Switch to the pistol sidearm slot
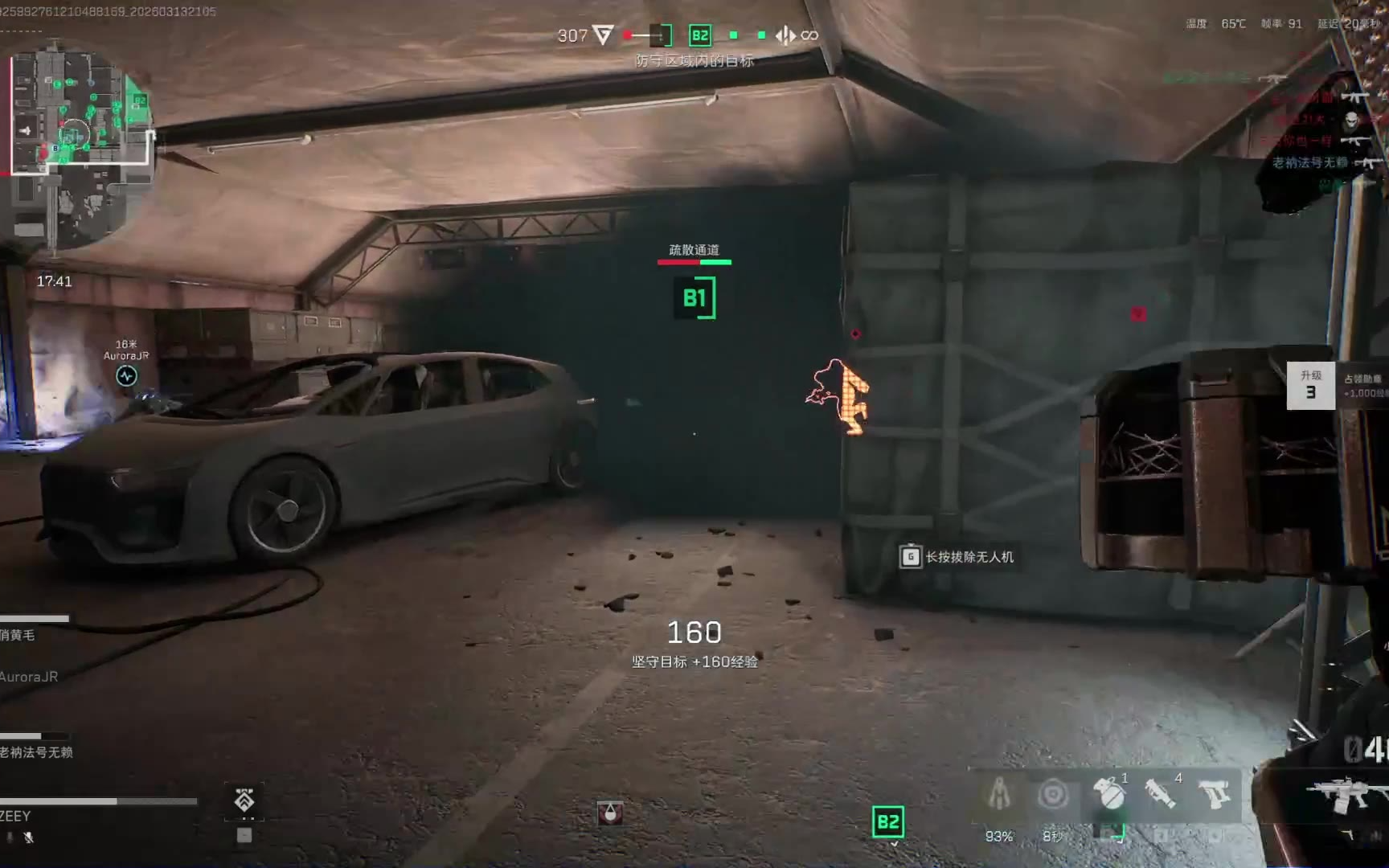Image resolution: width=1389 pixels, height=868 pixels. click(1215, 795)
